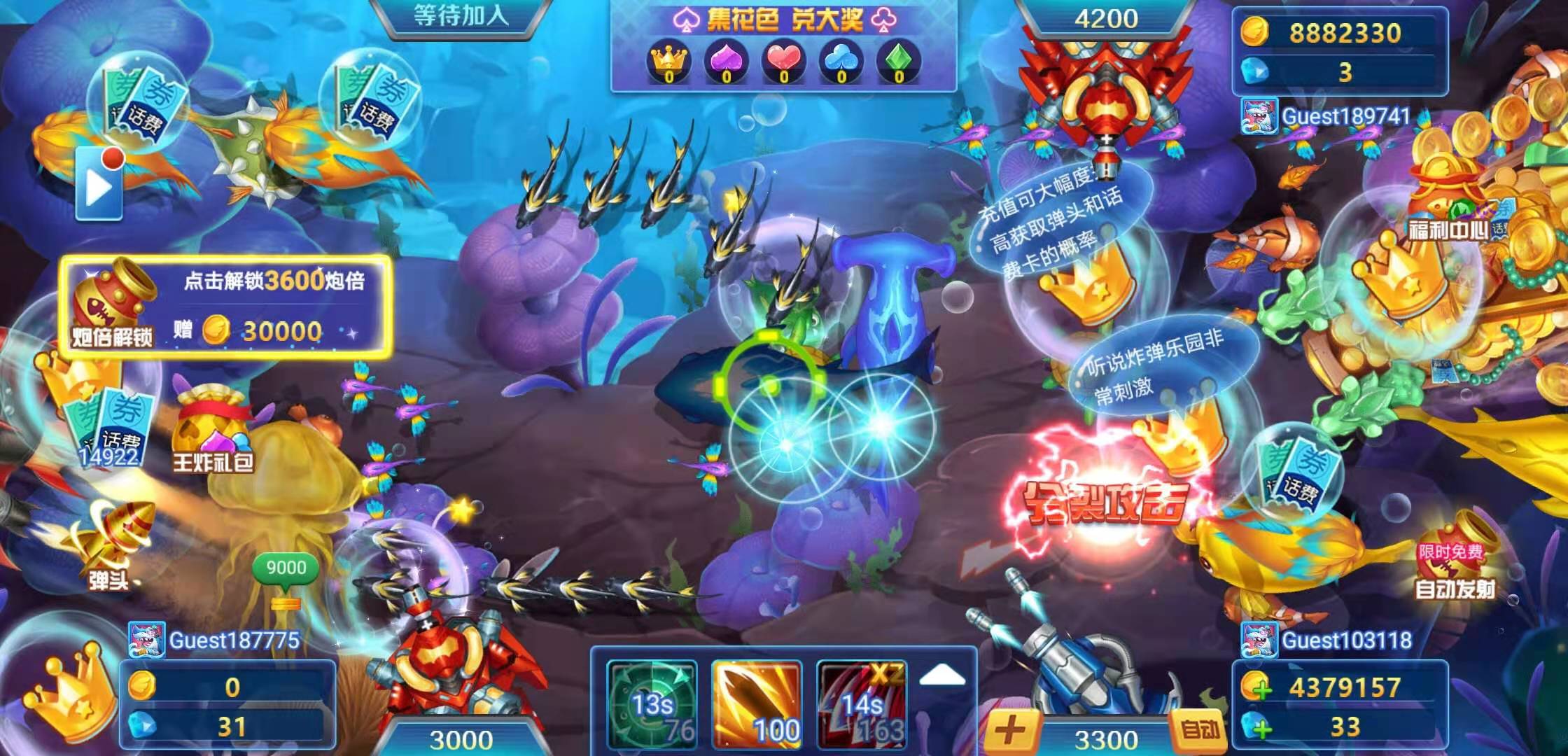Use the green radar lock-on skill
This screenshot has height=756, width=1568.
(x=652, y=703)
